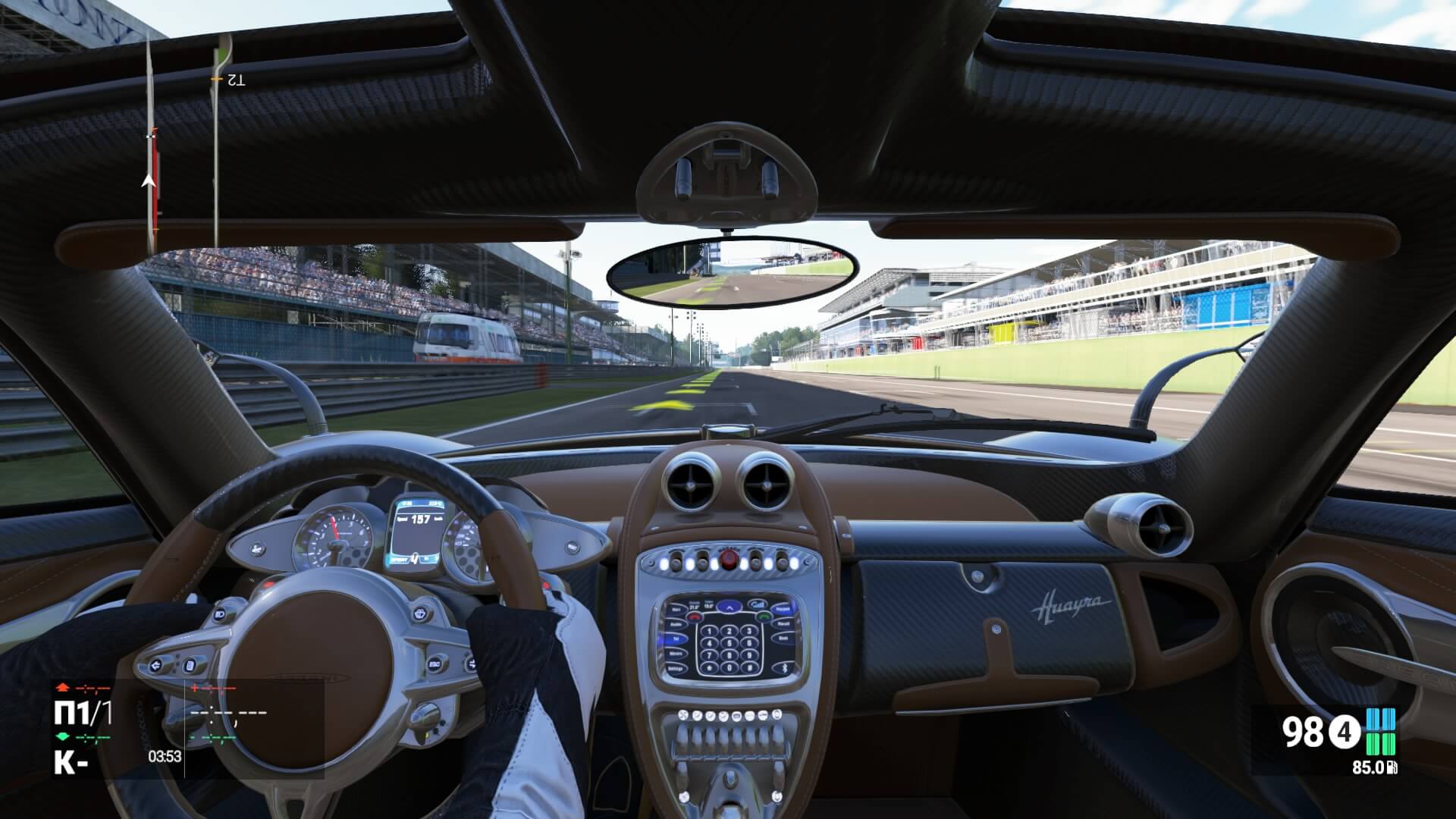This screenshot has width=1456, height=819.
Task: Tap the green call answer icon
Action: 763,617
